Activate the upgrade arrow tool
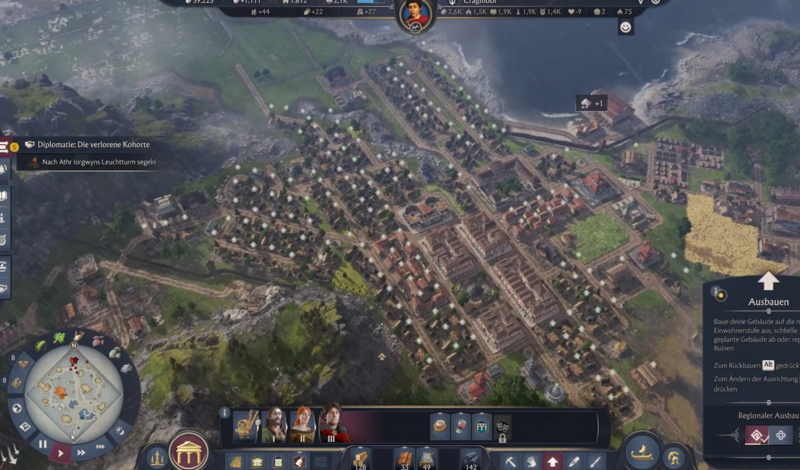 pos(552,461)
